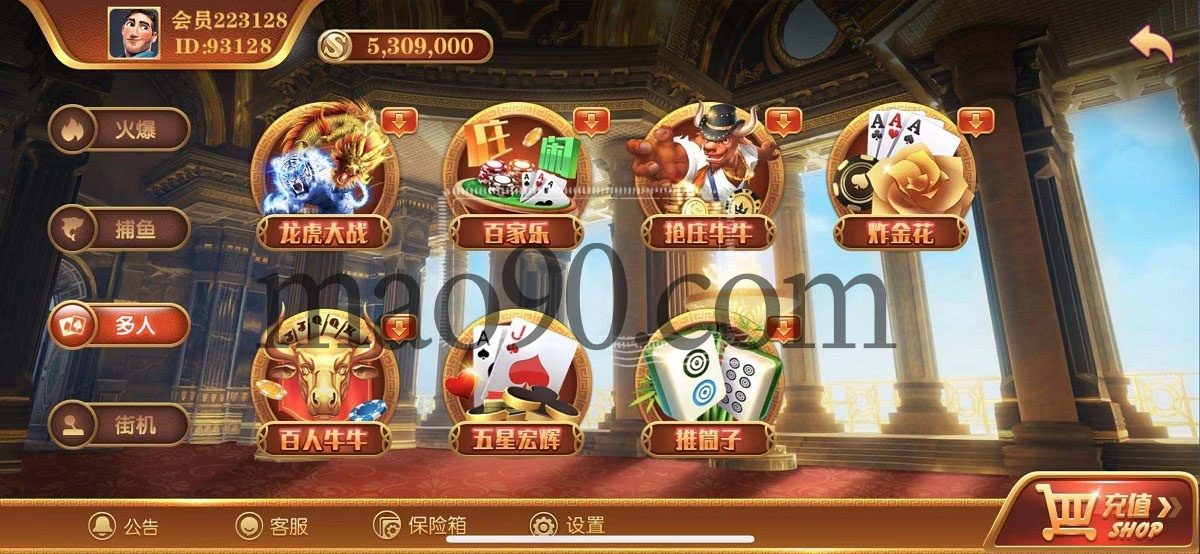Open the 街机 arcade category
1200x554 pixels.
coord(120,424)
